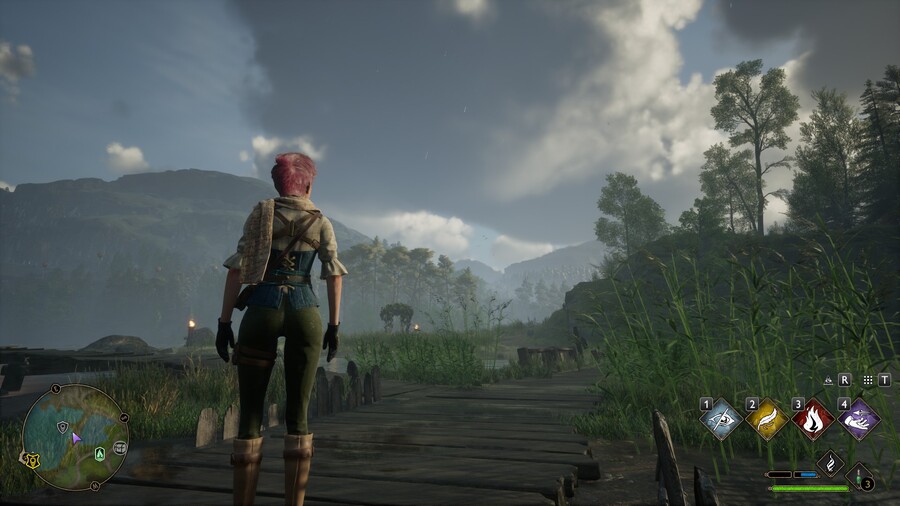Image resolution: width=900 pixels, height=506 pixels.
Task: Use the red Incendio flame spell
Action: pos(812,419)
